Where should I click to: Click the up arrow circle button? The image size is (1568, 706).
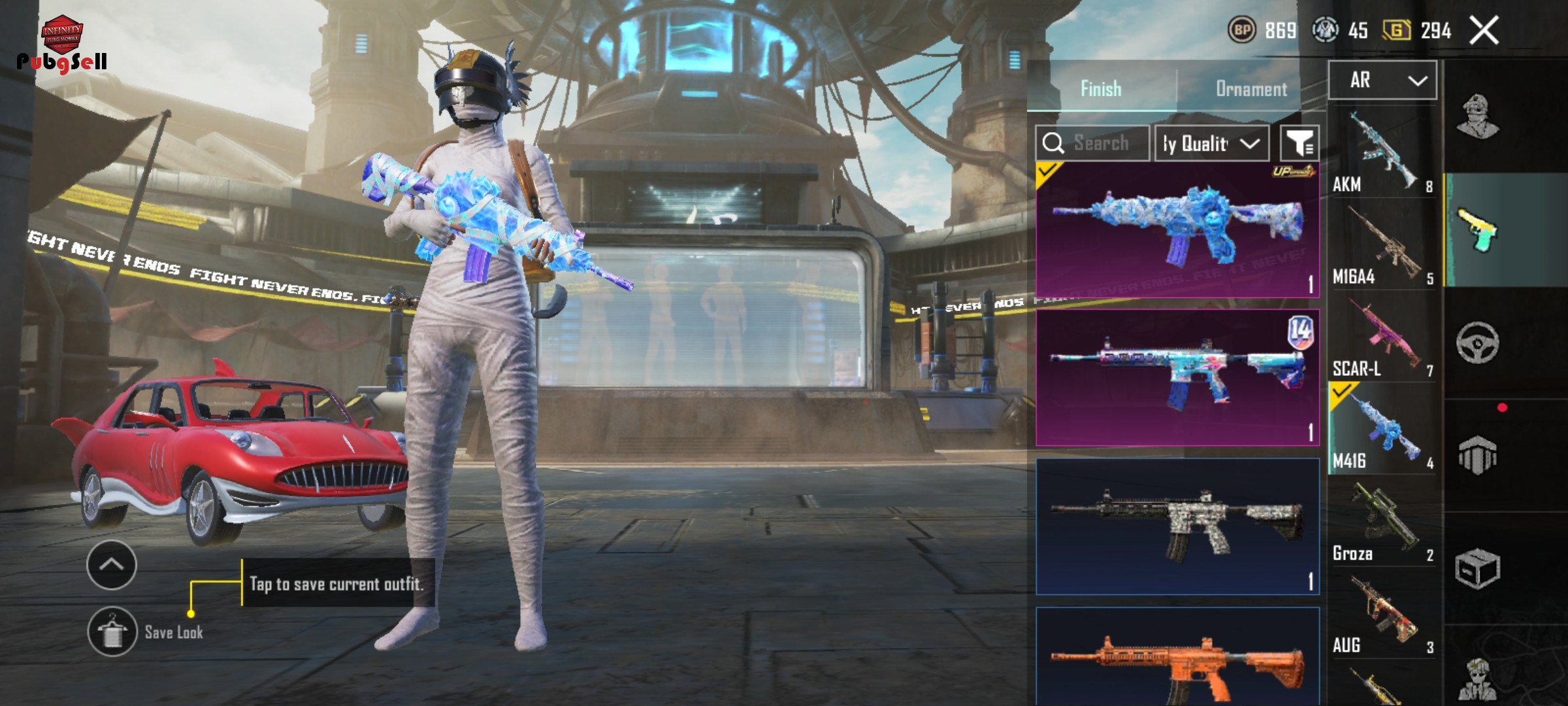point(112,565)
